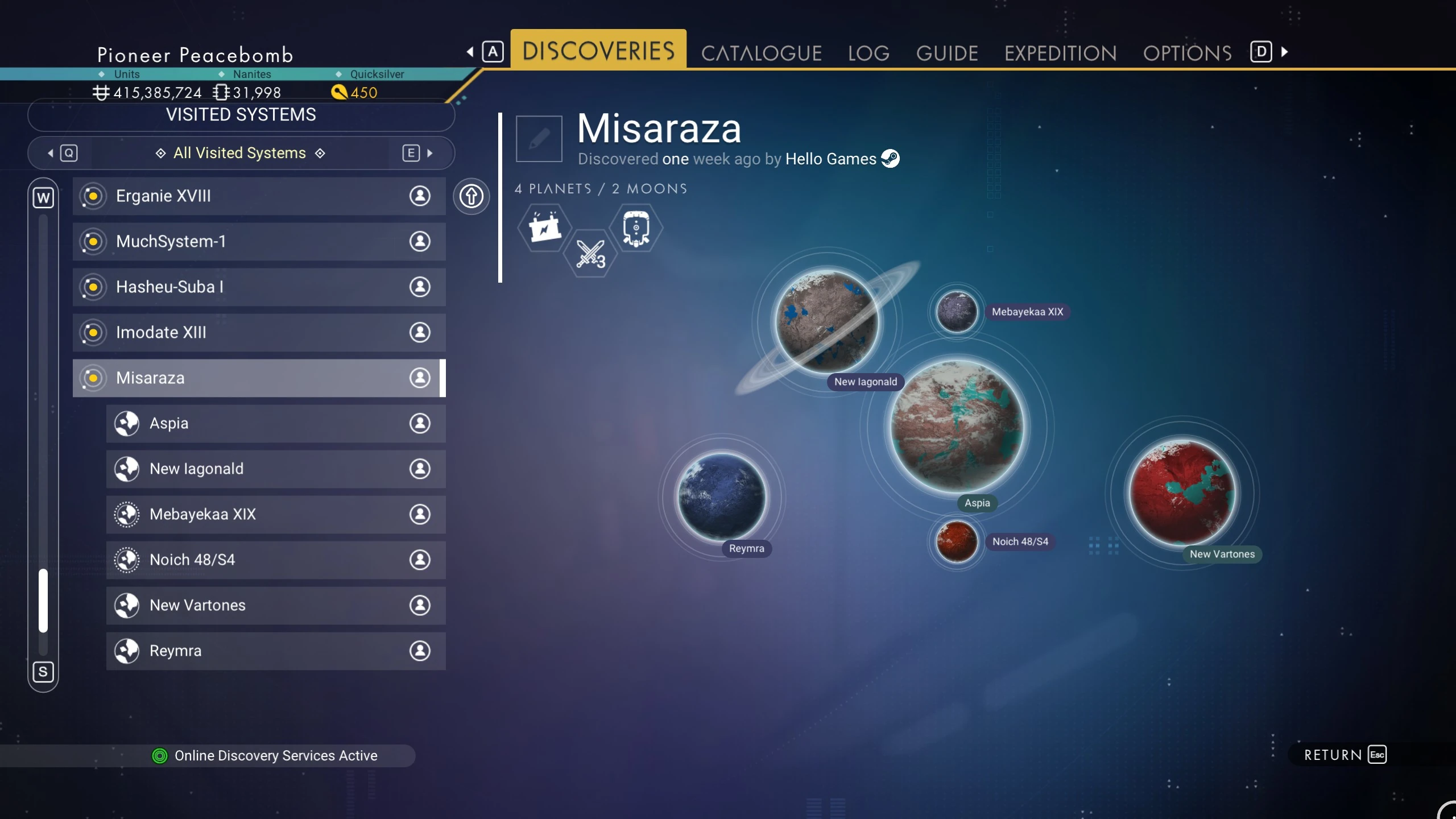Click the Return button
This screenshot has width=1456, height=819.
pos(1345,755)
